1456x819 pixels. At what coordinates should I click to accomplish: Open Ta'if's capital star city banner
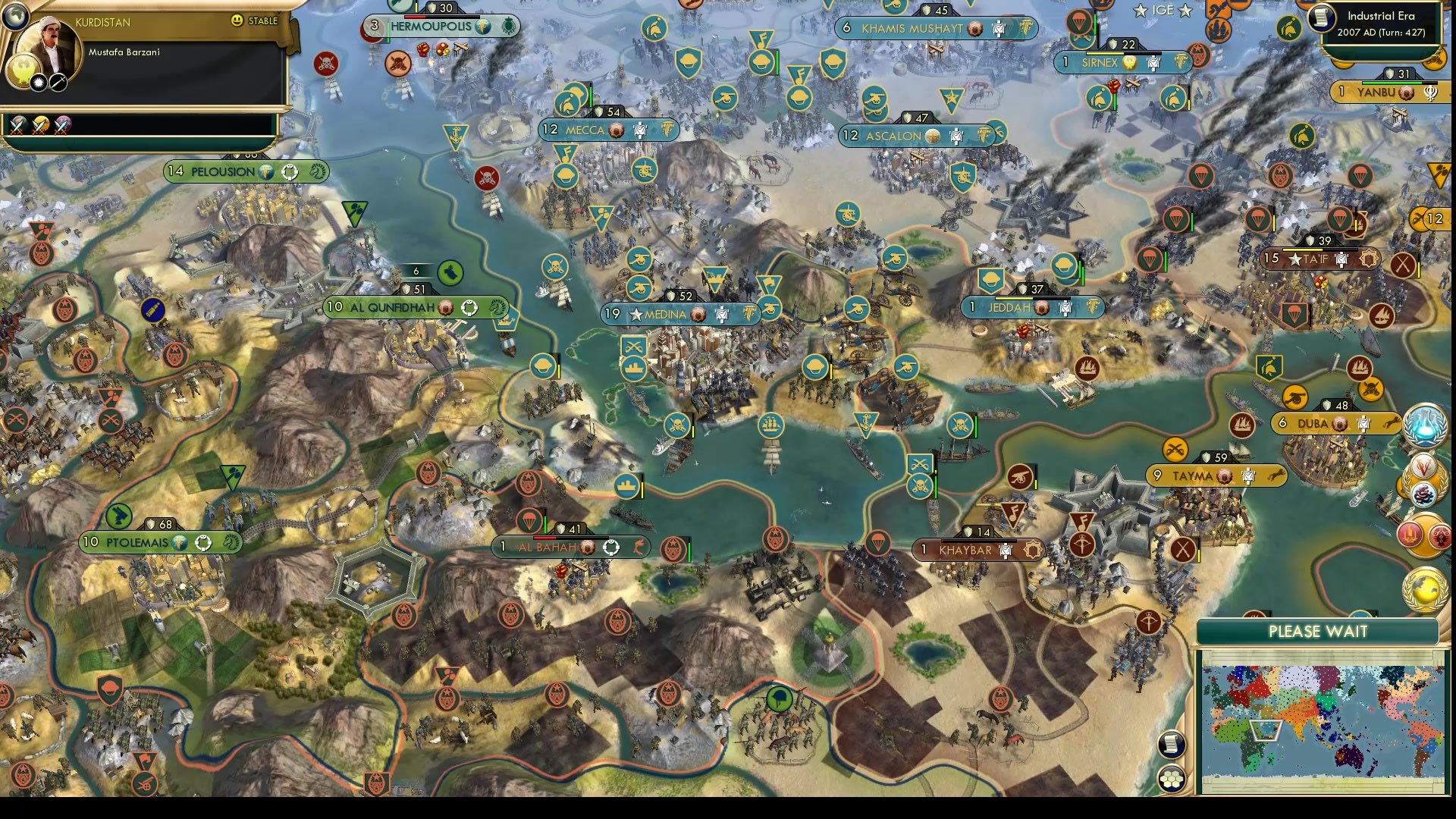click(x=1319, y=258)
